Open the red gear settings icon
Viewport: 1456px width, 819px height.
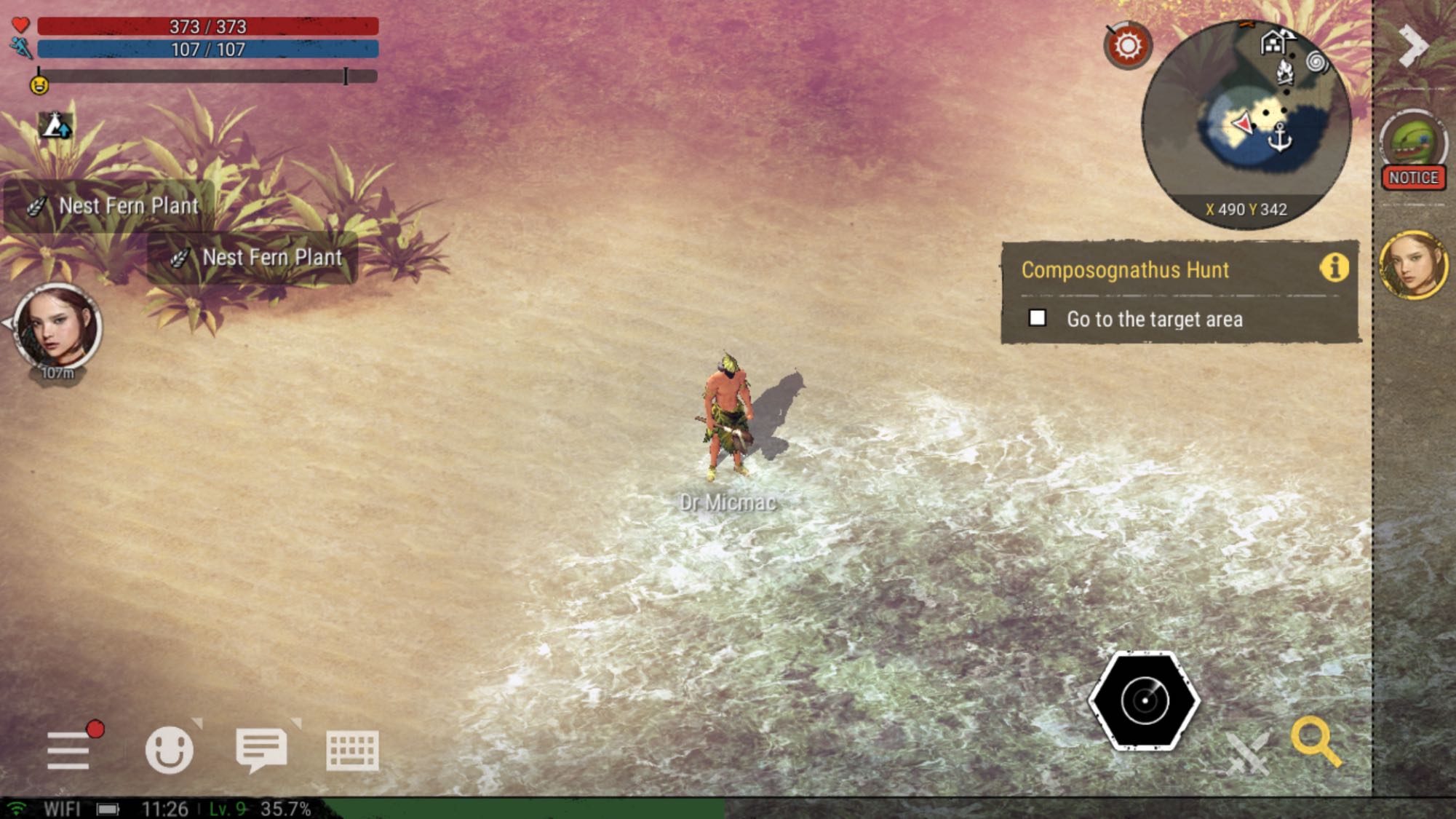tap(1127, 47)
